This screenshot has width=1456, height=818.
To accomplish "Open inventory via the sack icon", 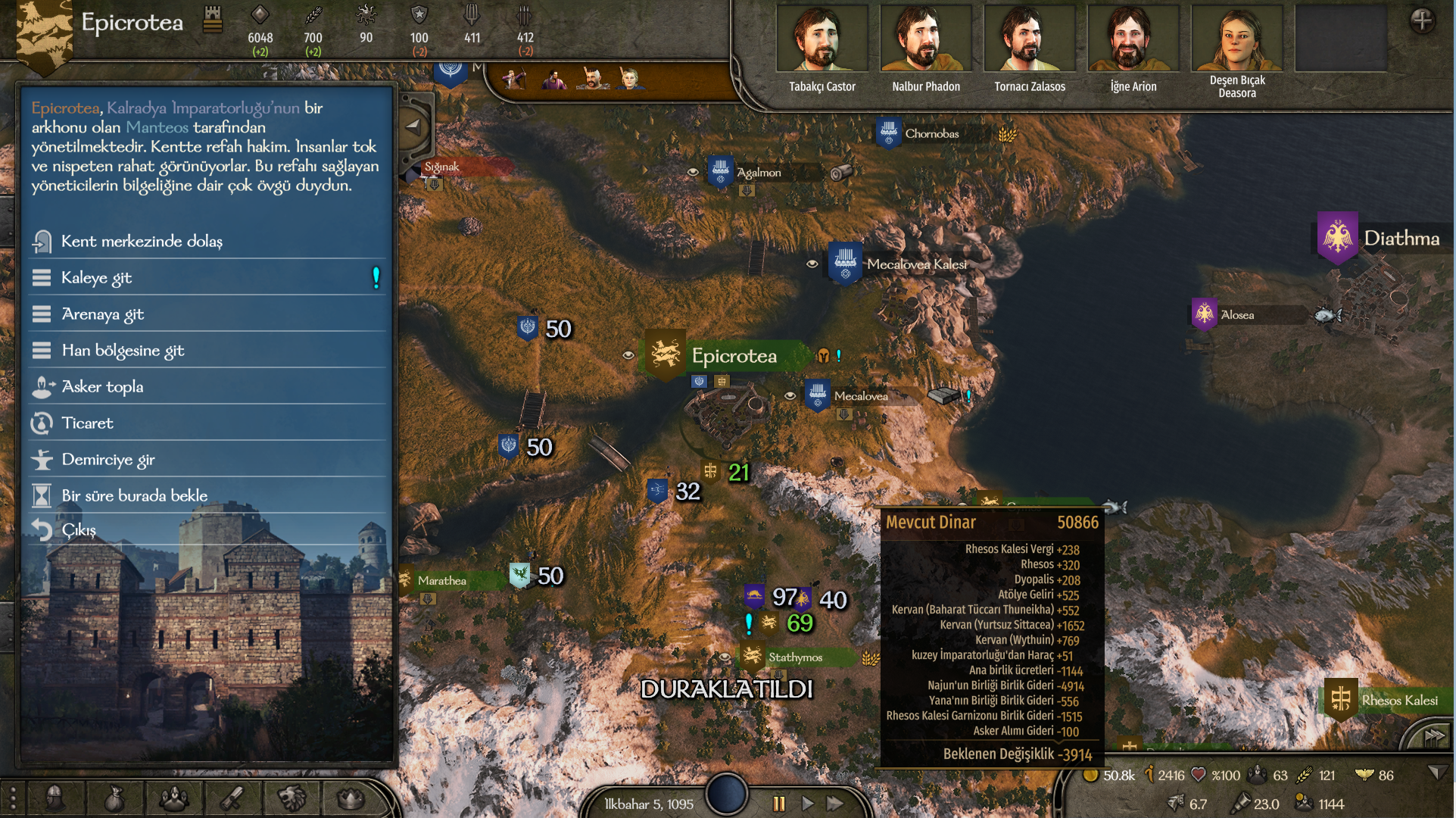I will tap(114, 798).
